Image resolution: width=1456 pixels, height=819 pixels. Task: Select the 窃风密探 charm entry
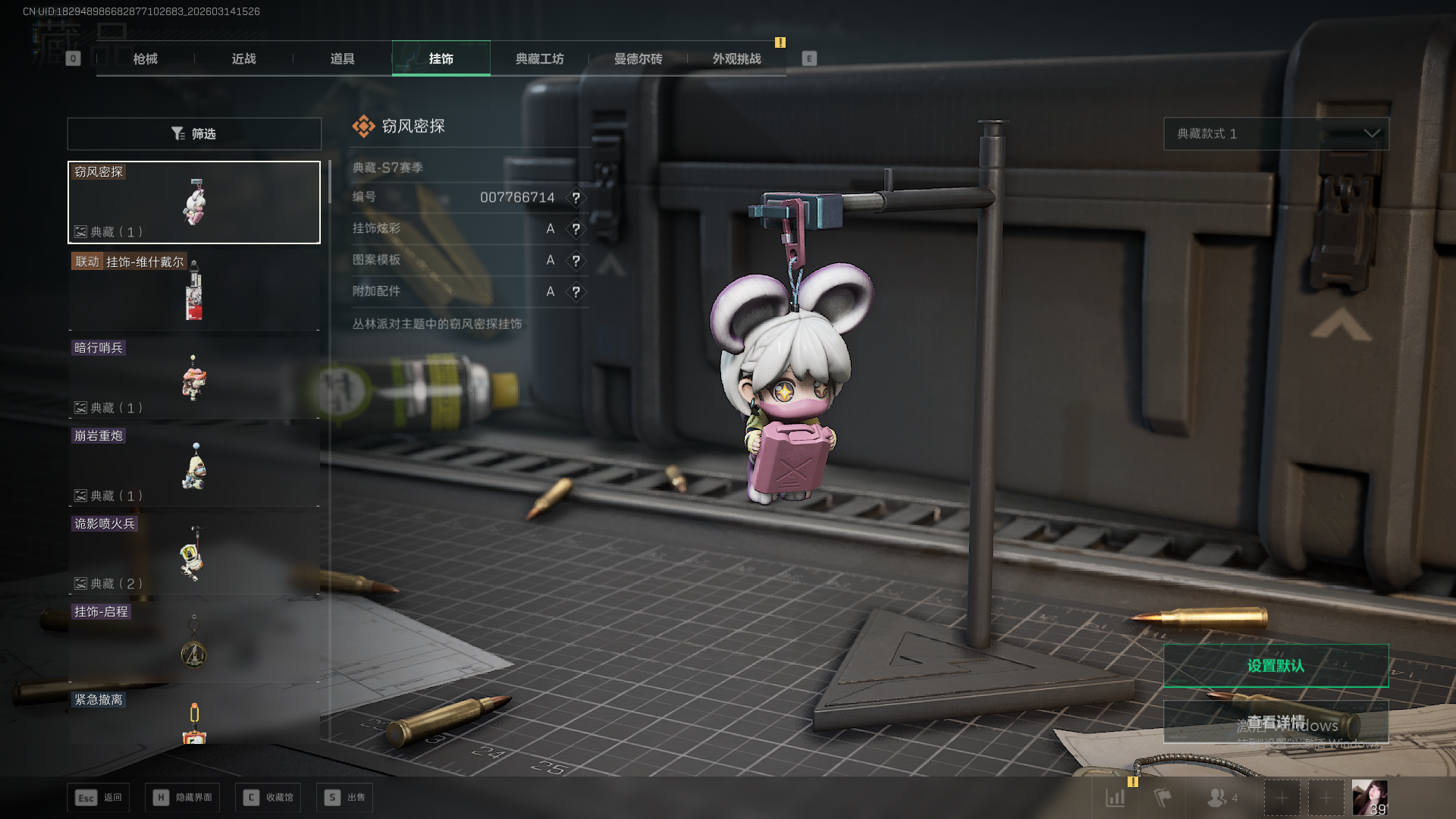(194, 202)
